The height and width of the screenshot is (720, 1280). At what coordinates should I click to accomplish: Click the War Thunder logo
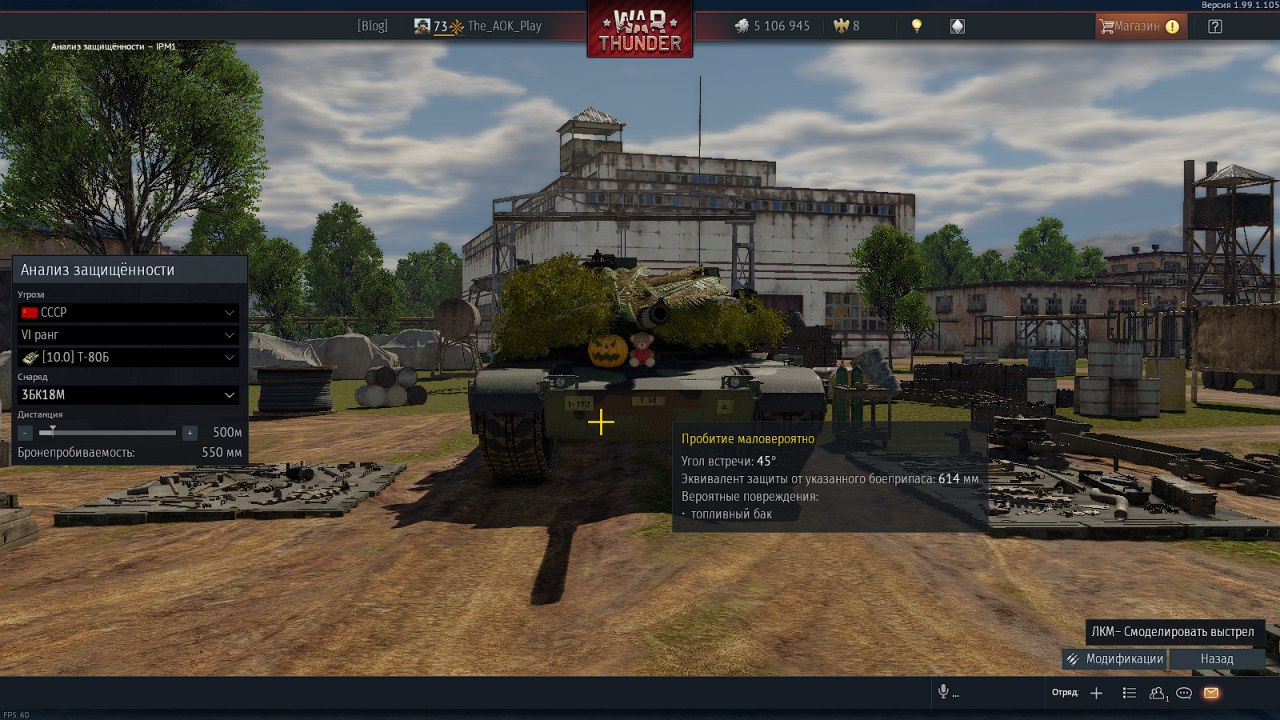tap(640, 30)
